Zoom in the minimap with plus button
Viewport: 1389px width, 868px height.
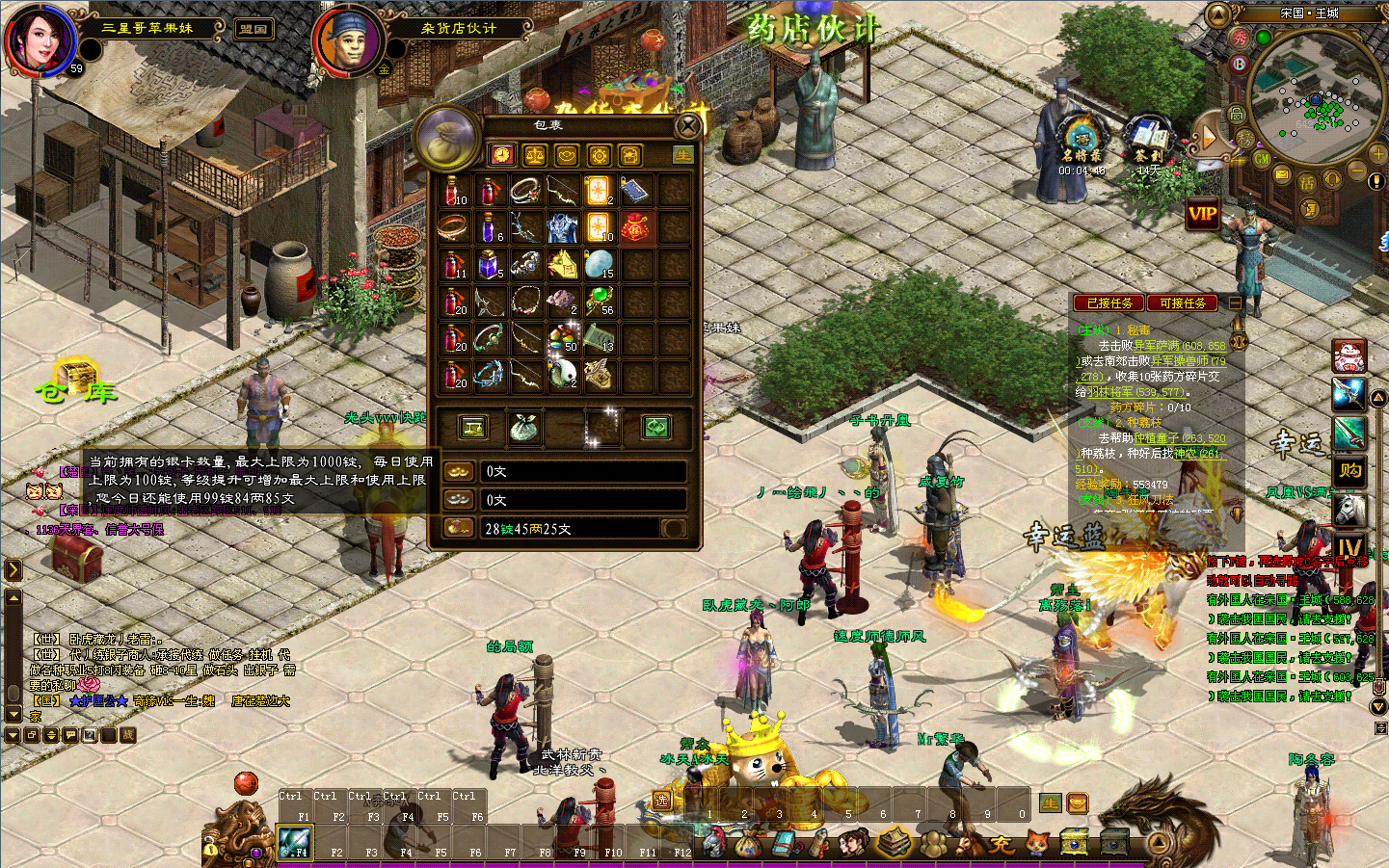click(x=1377, y=154)
